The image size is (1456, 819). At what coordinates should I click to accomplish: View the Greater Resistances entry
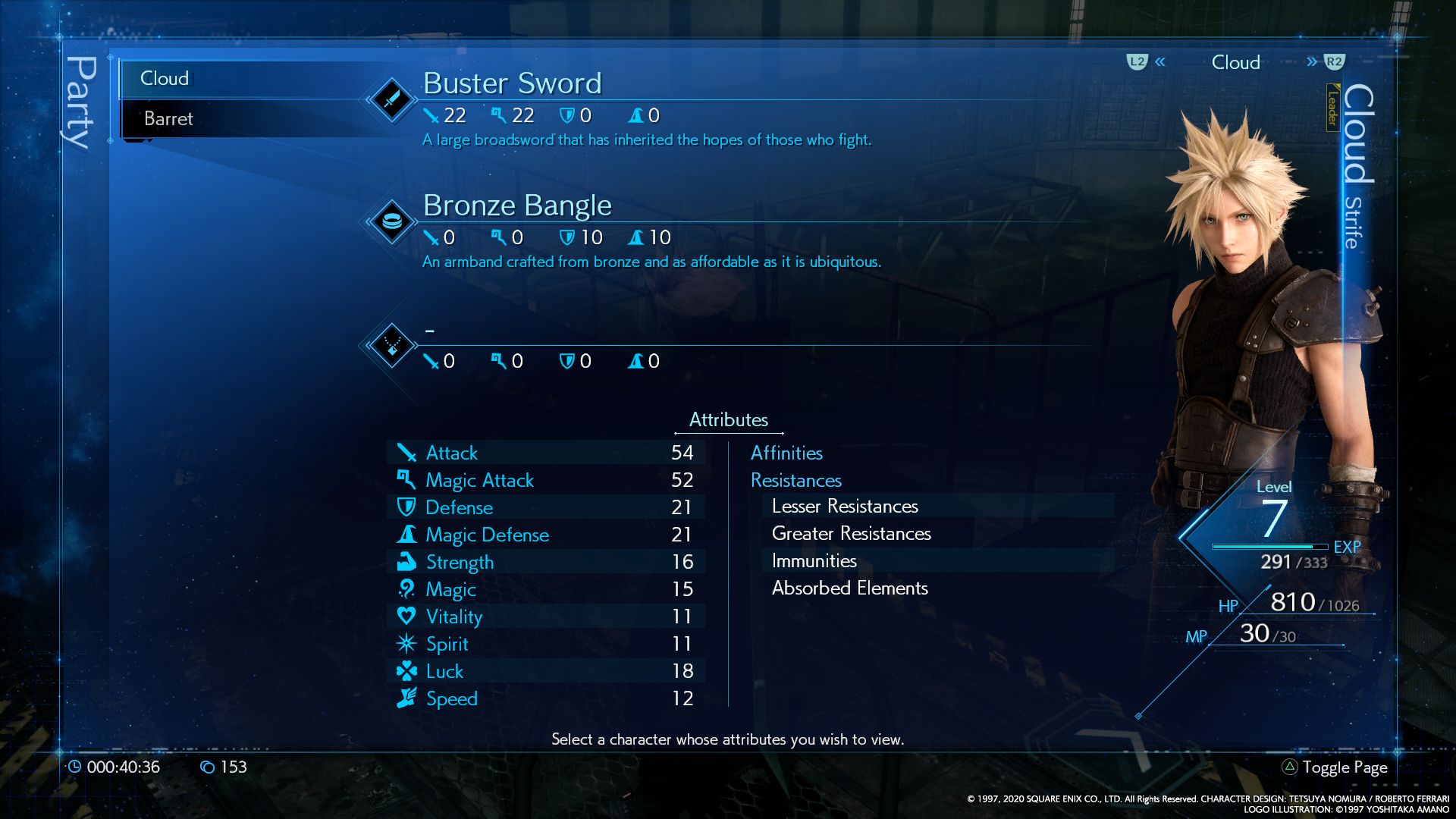[851, 533]
